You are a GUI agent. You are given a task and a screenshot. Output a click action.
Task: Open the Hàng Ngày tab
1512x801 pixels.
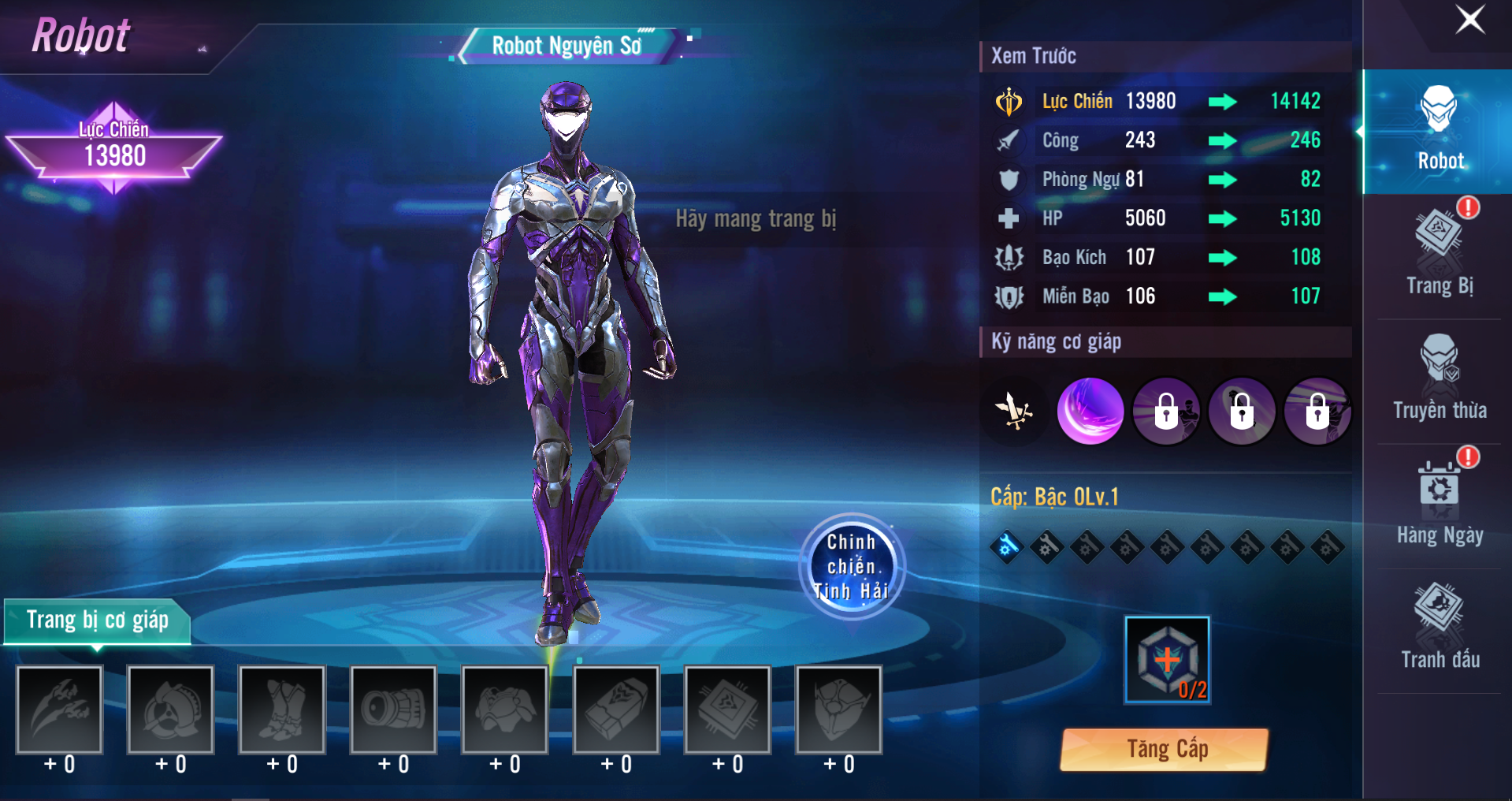point(1440,505)
